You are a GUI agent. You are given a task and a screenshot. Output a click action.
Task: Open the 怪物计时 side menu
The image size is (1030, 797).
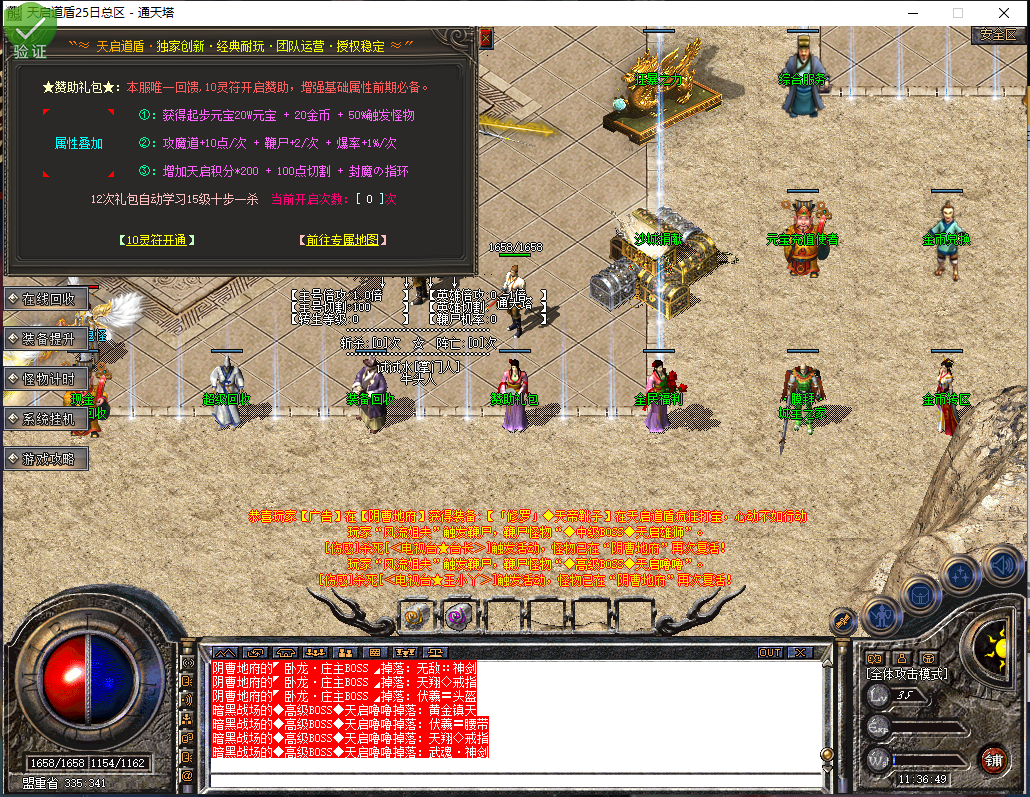tap(47, 379)
